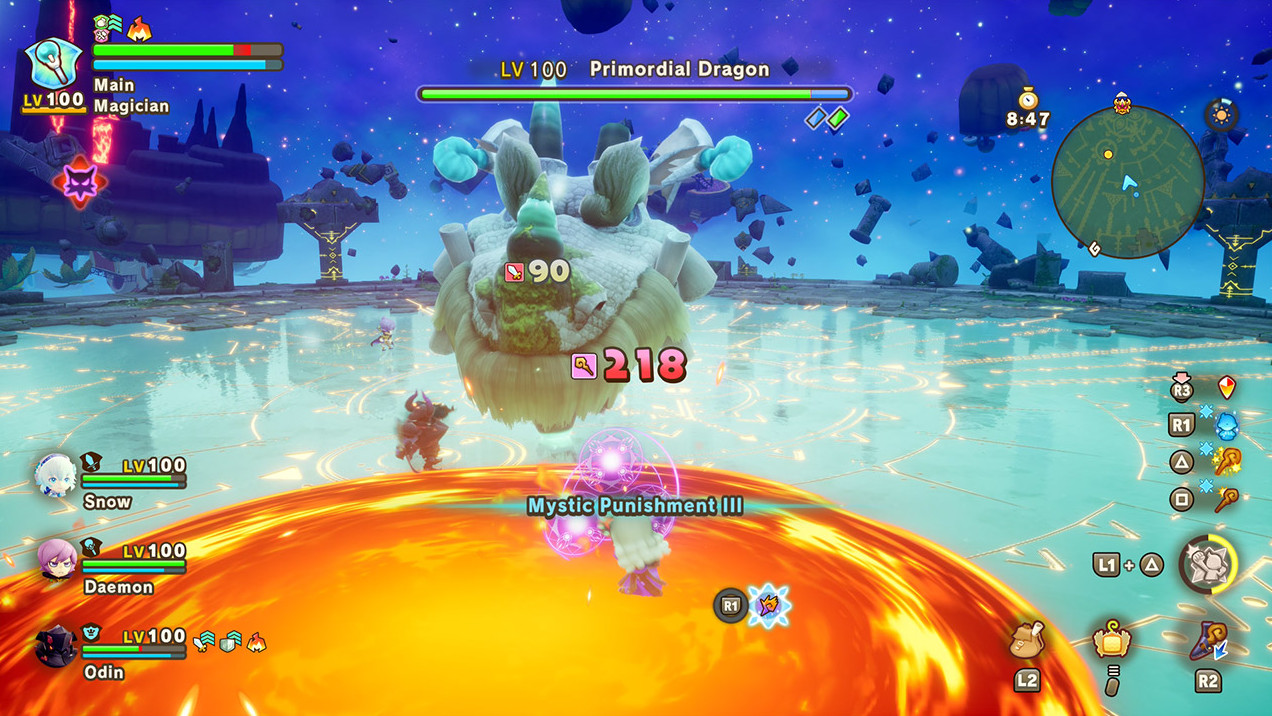Trigger the special move gauge icon
1272x716 pixels.
pyautogui.click(x=1207, y=564)
